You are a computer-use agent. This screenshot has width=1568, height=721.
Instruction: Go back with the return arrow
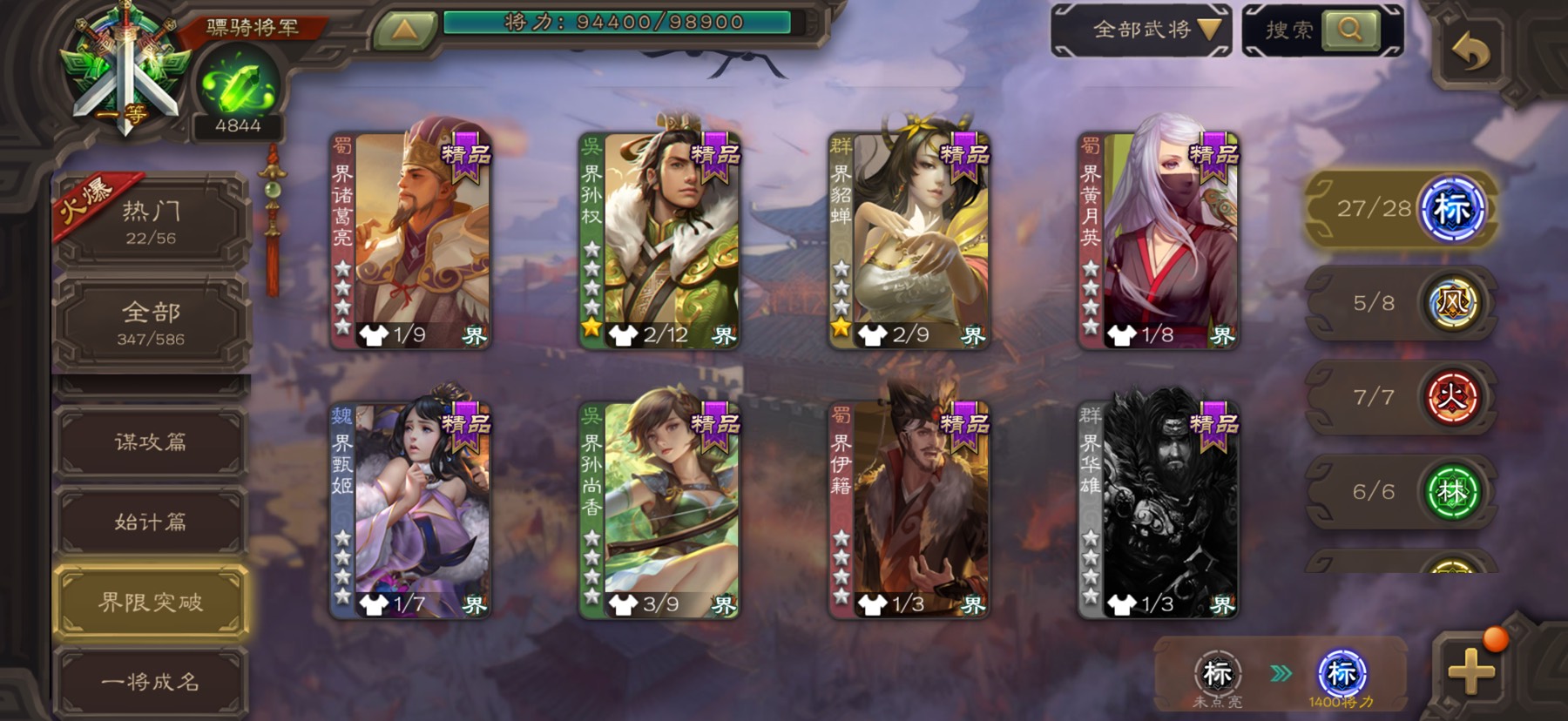point(1471,54)
